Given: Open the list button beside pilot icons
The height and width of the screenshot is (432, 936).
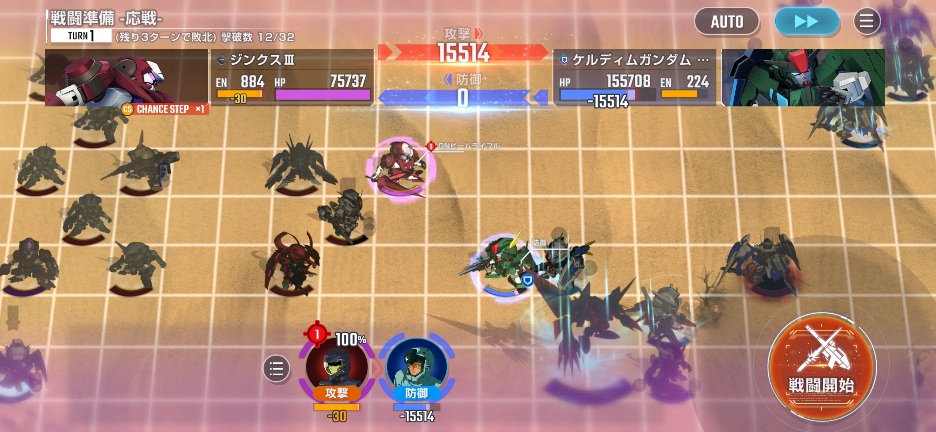Looking at the screenshot, I should click(277, 369).
